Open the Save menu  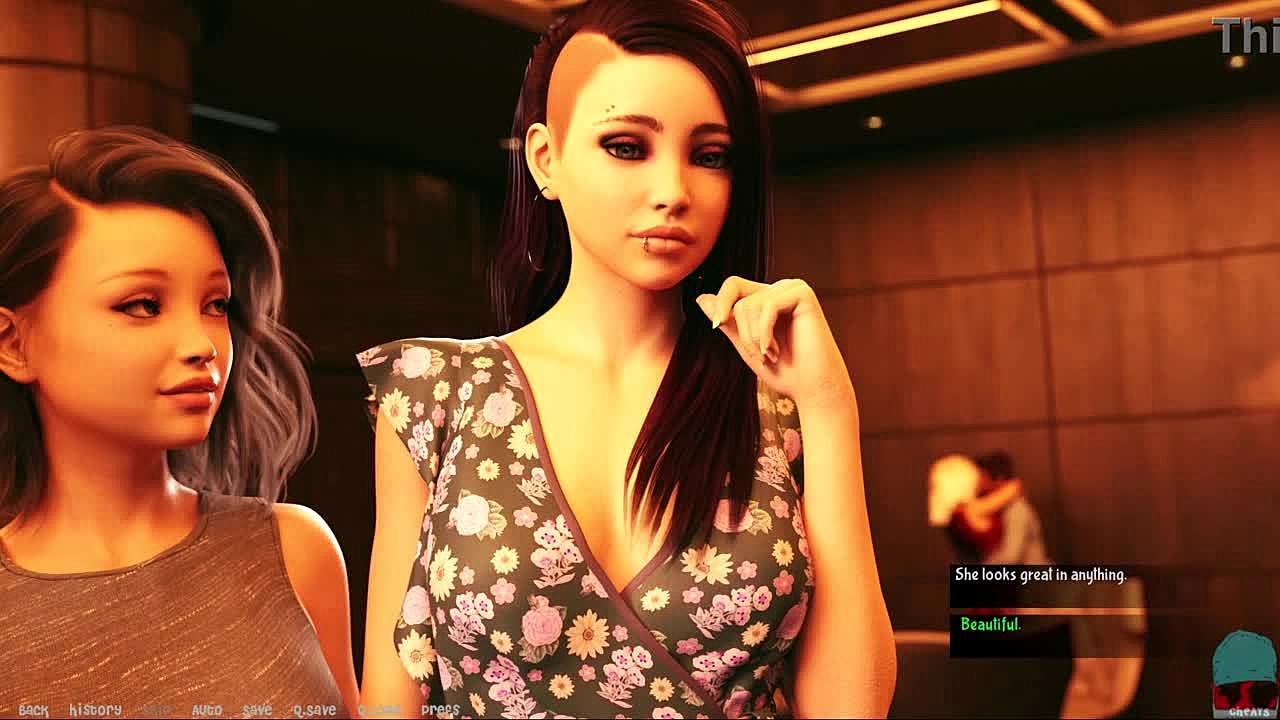point(257,710)
